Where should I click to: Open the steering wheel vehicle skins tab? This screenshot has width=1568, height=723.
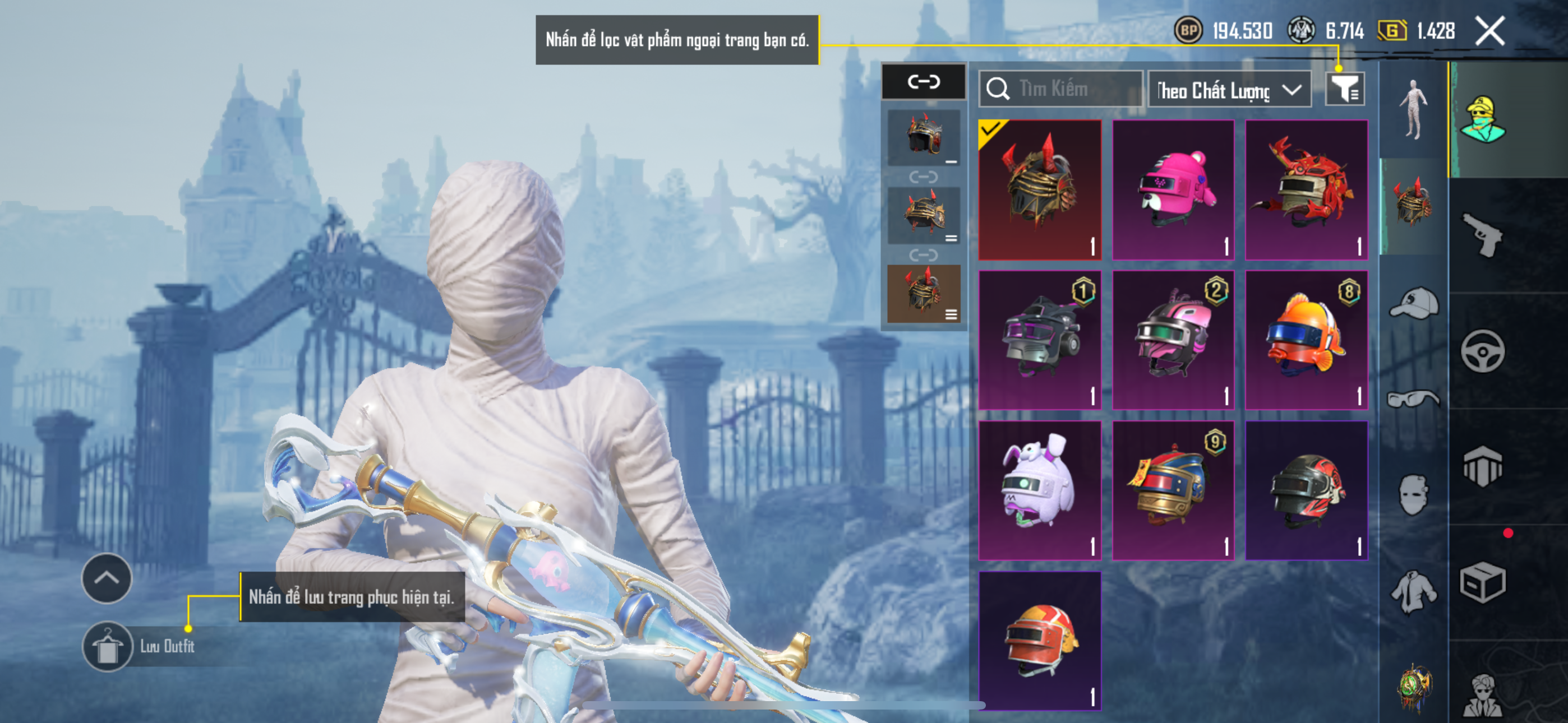[1483, 351]
